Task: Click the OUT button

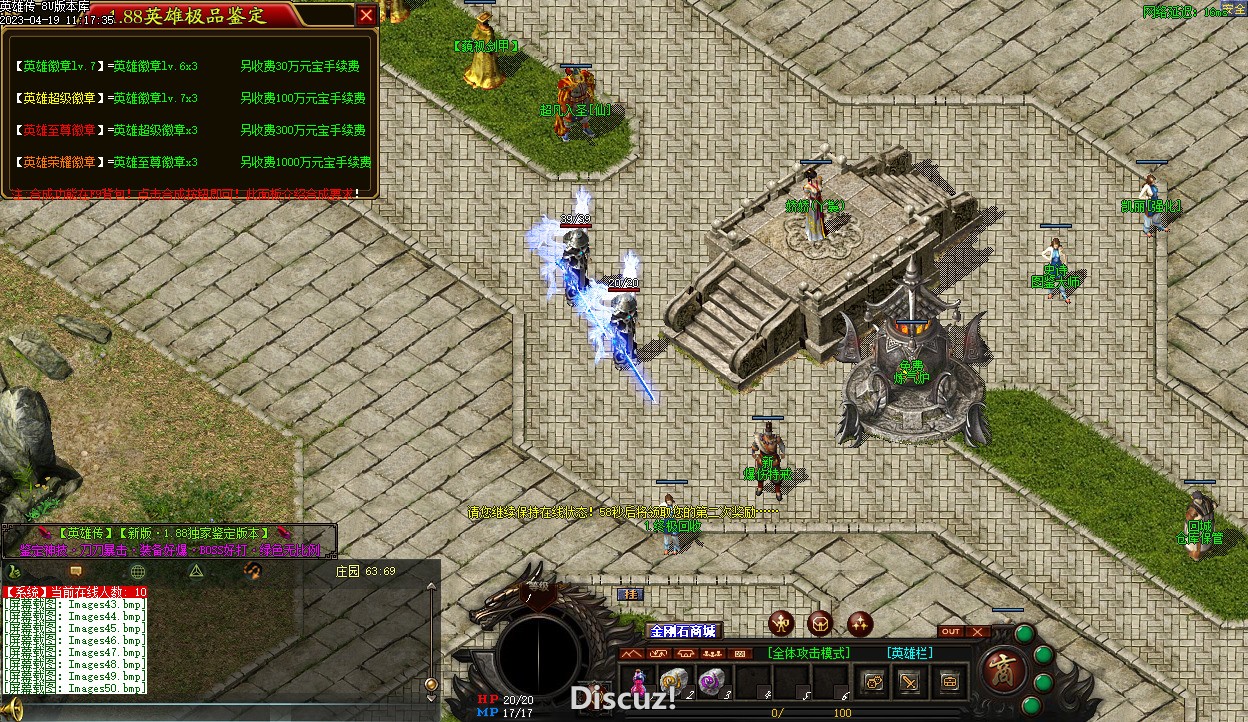Action: pos(950,632)
